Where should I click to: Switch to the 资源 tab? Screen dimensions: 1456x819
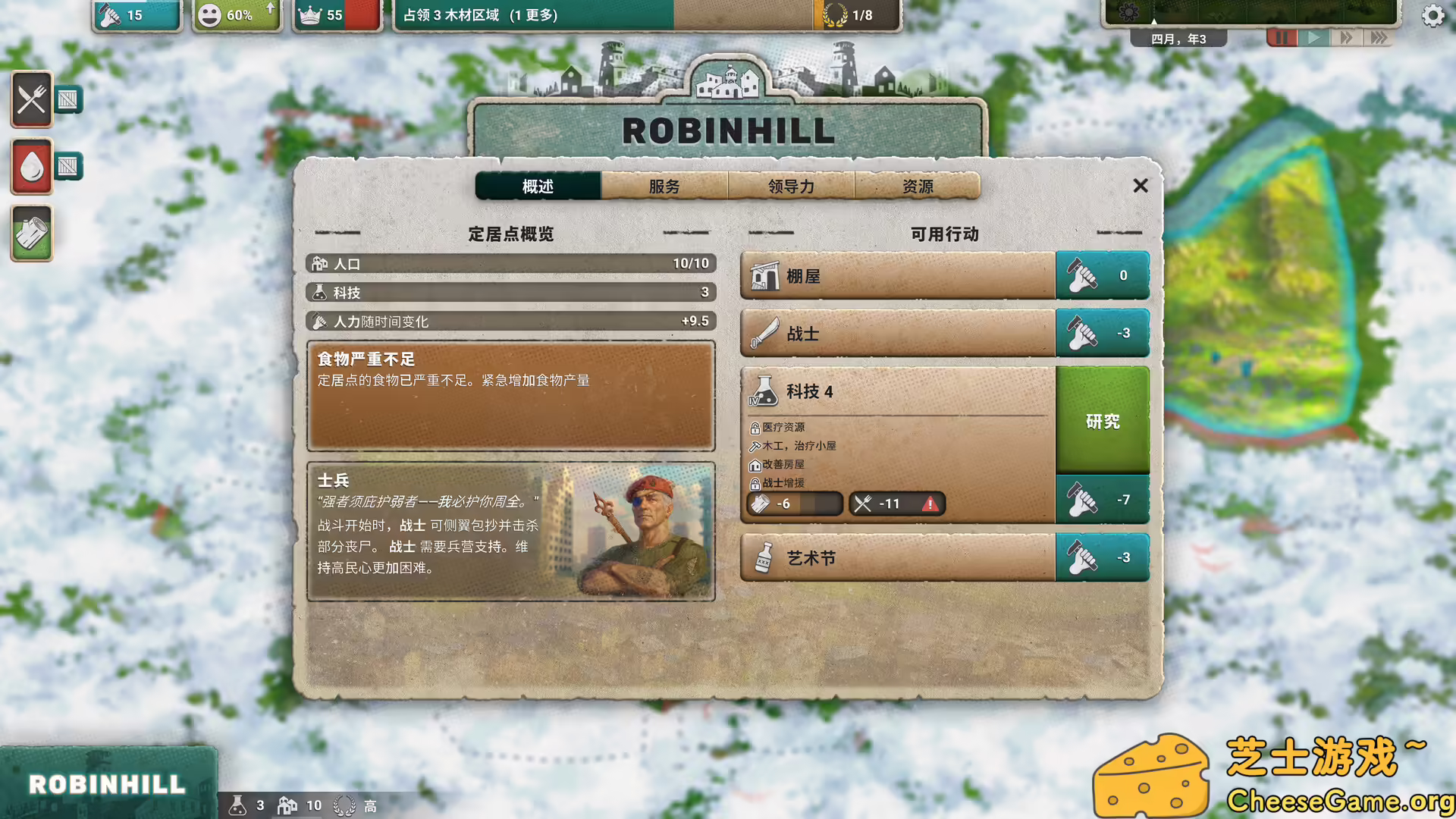coord(918,186)
